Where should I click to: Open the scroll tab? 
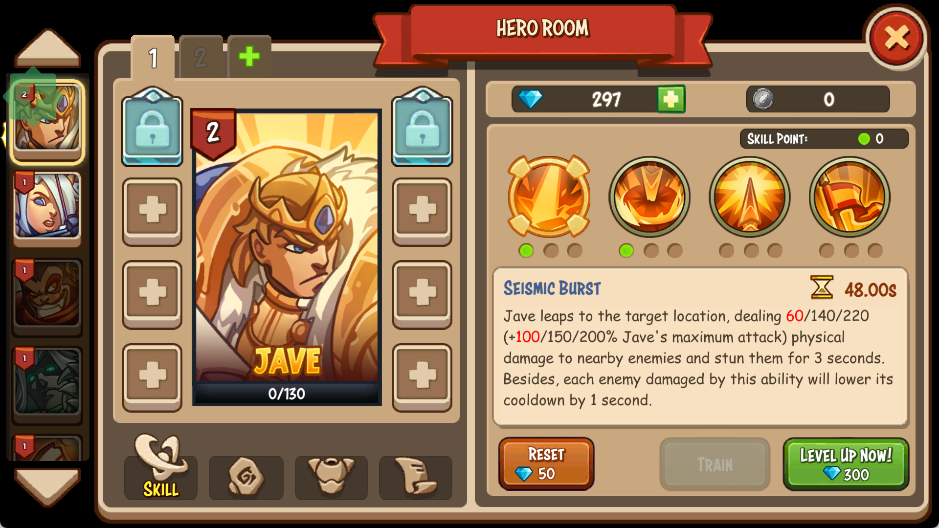(415, 477)
